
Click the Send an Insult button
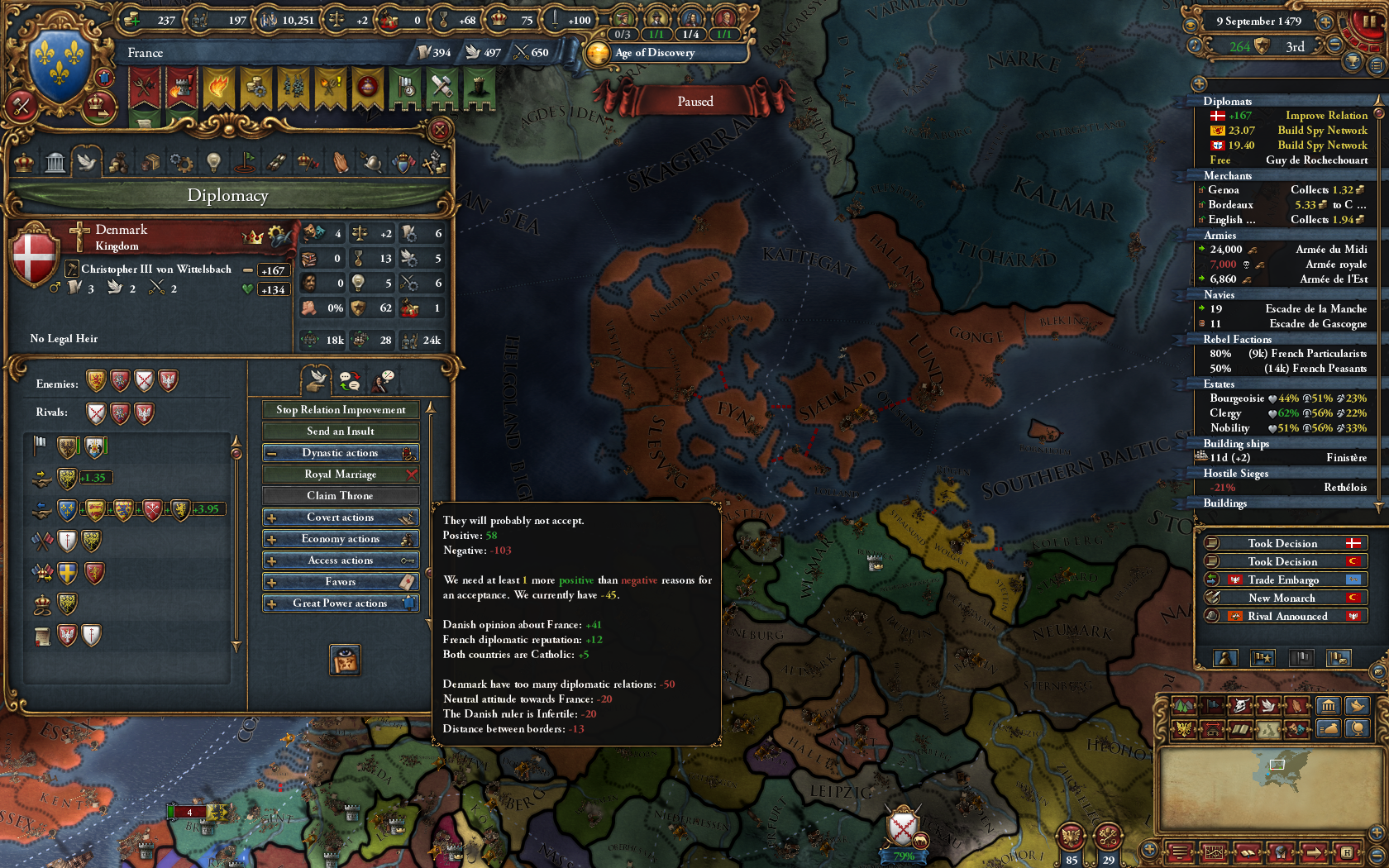pos(341,431)
